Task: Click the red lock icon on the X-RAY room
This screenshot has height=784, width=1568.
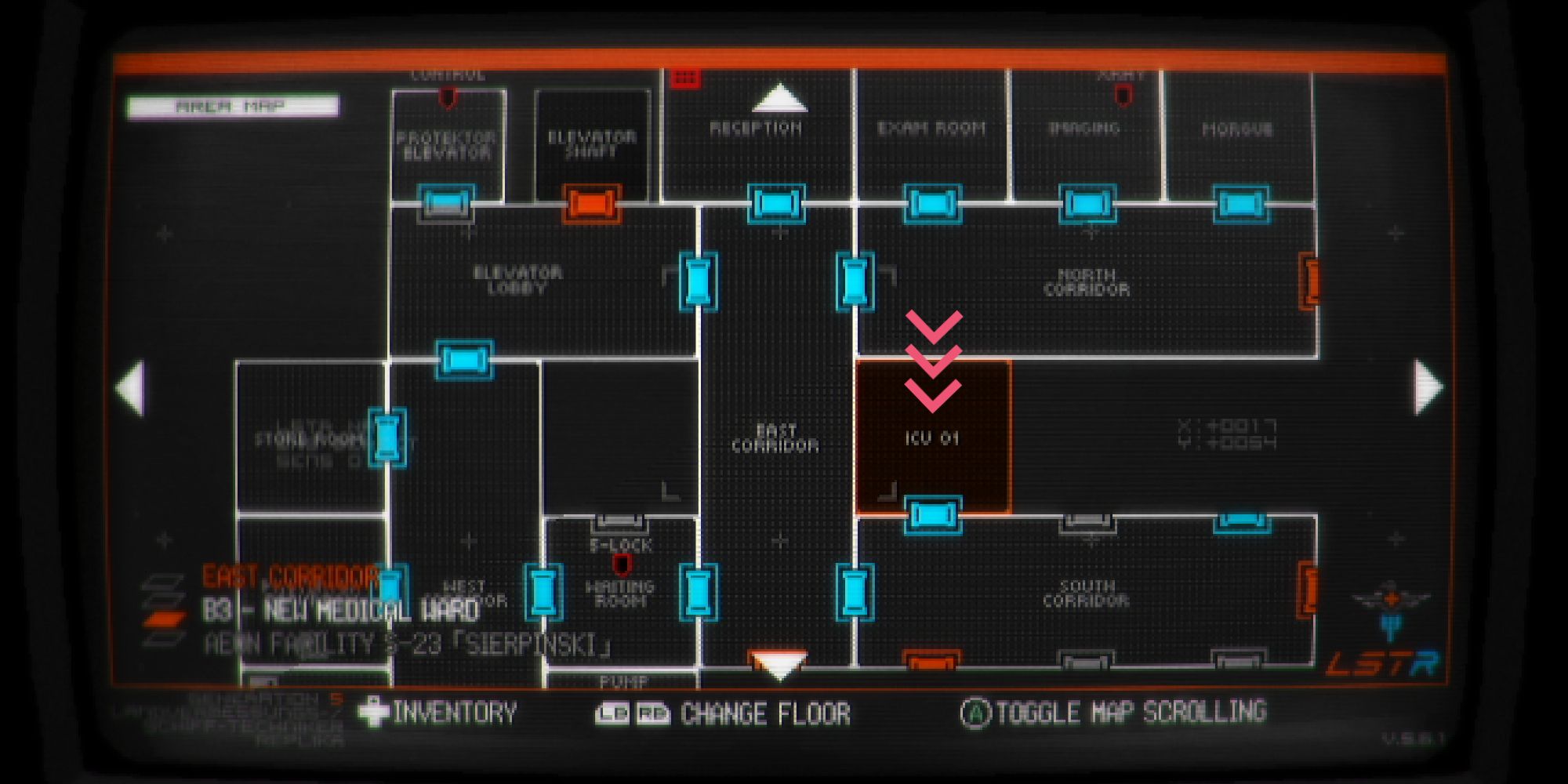Action: pyautogui.click(x=1123, y=94)
